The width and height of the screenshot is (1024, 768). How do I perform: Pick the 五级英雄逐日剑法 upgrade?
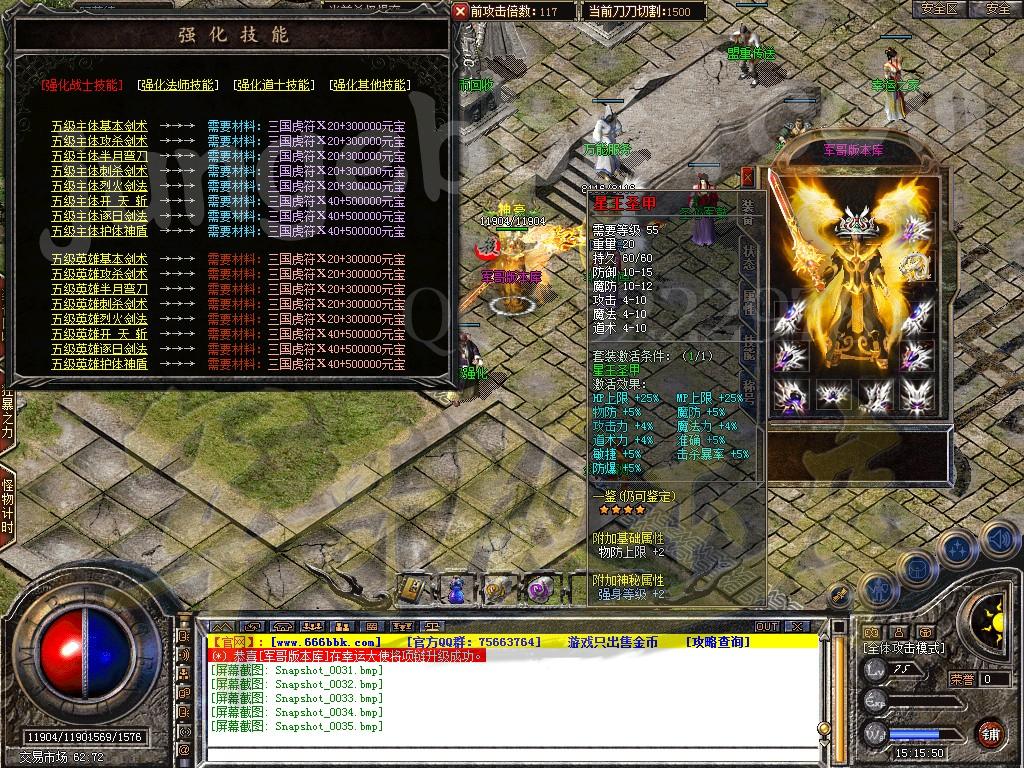[x=100, y=349]
